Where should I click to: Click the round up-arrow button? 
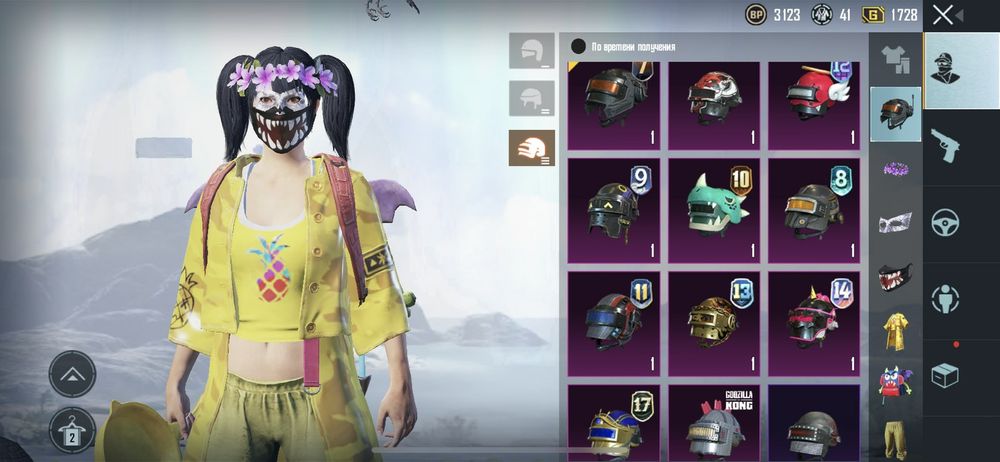(72, 374)
